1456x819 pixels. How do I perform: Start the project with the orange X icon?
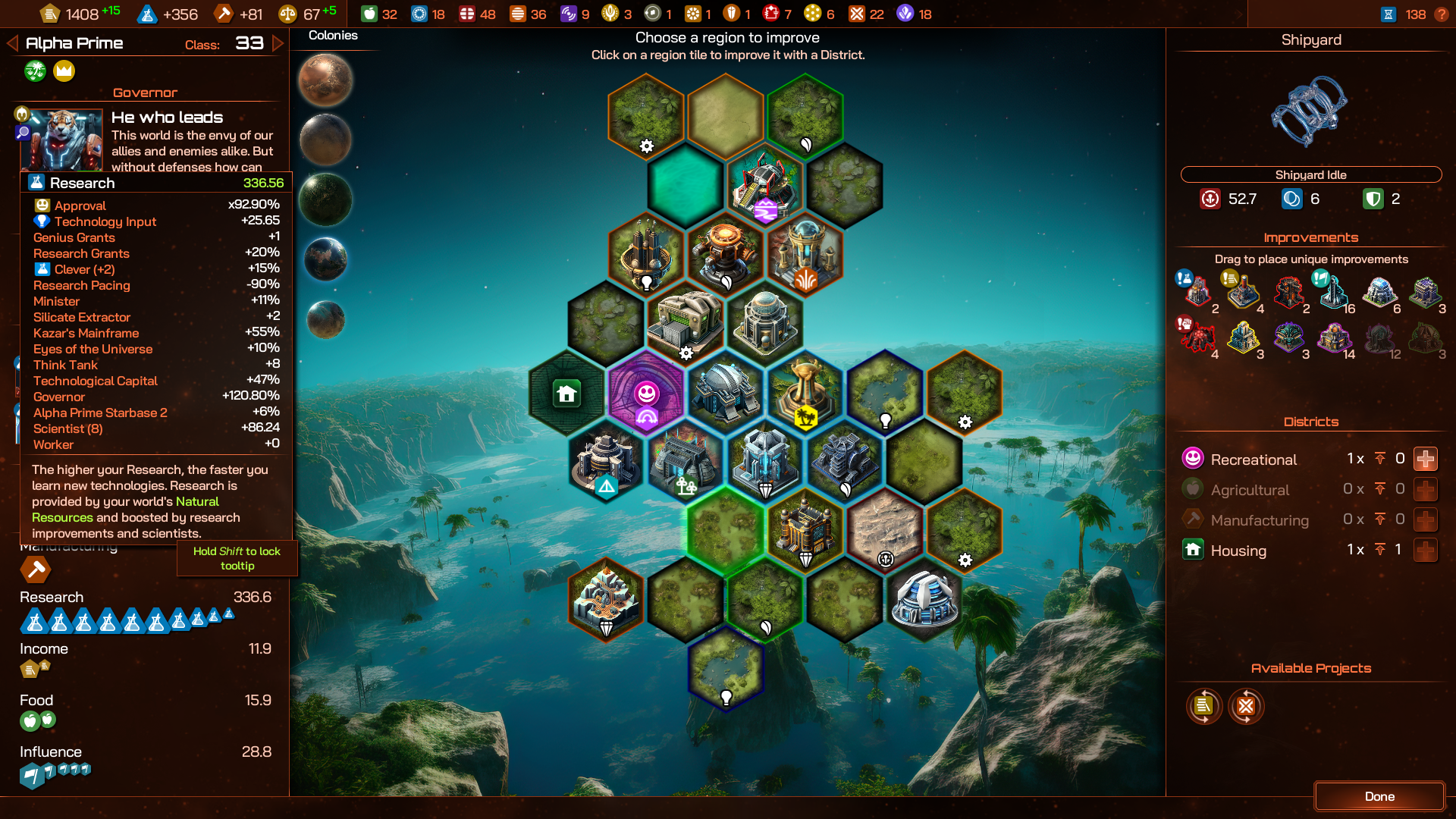1246,706
